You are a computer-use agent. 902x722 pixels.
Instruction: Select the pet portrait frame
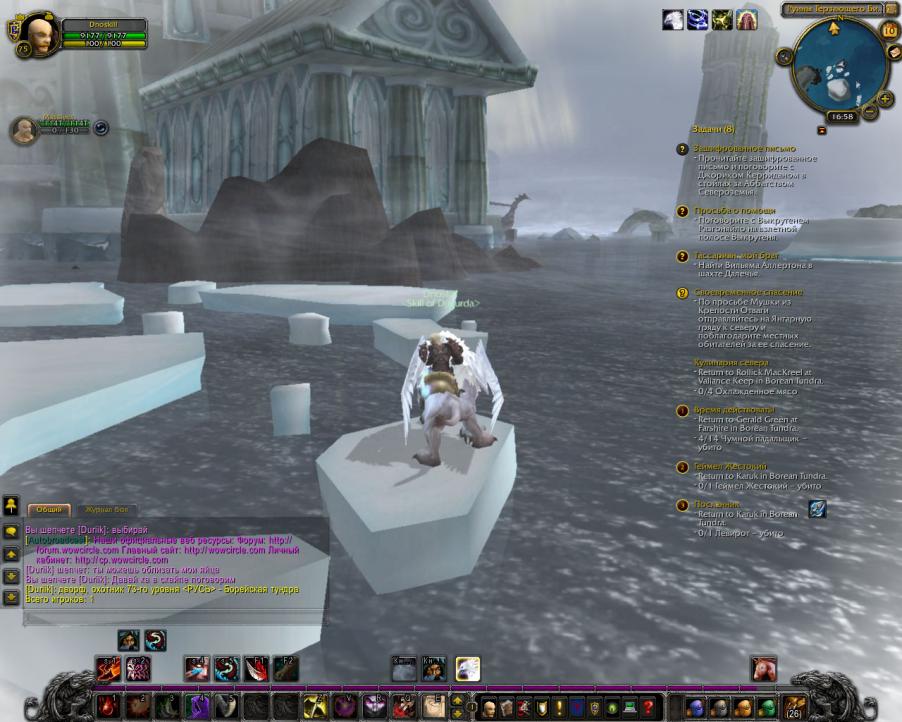point(24,129)
